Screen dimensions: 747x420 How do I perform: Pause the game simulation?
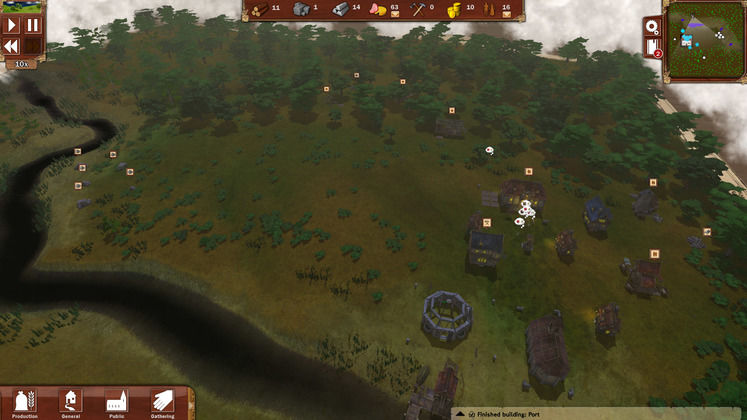(x=33, y=25)
